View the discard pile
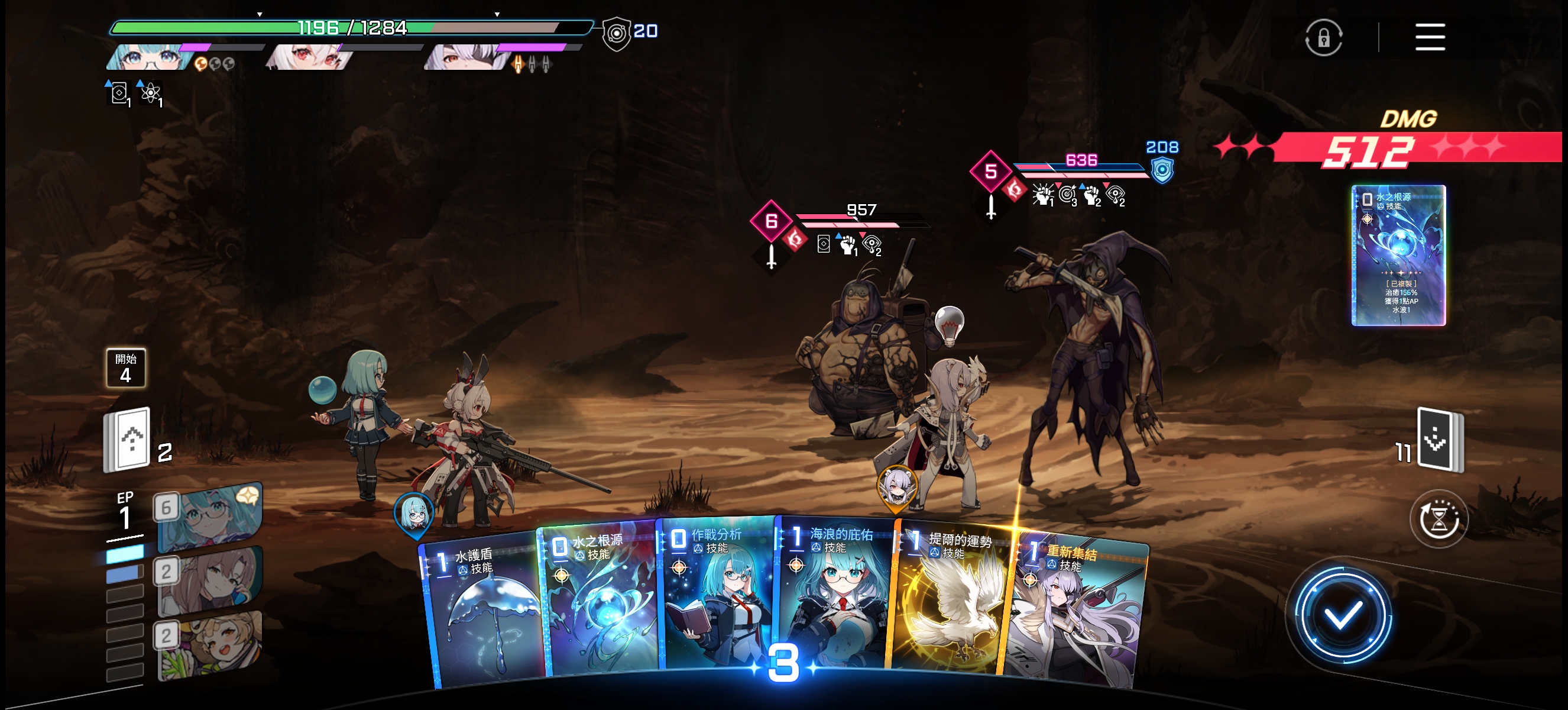Image resolution: width=1568 pixels, height=710 pixels. (1439, 440)
